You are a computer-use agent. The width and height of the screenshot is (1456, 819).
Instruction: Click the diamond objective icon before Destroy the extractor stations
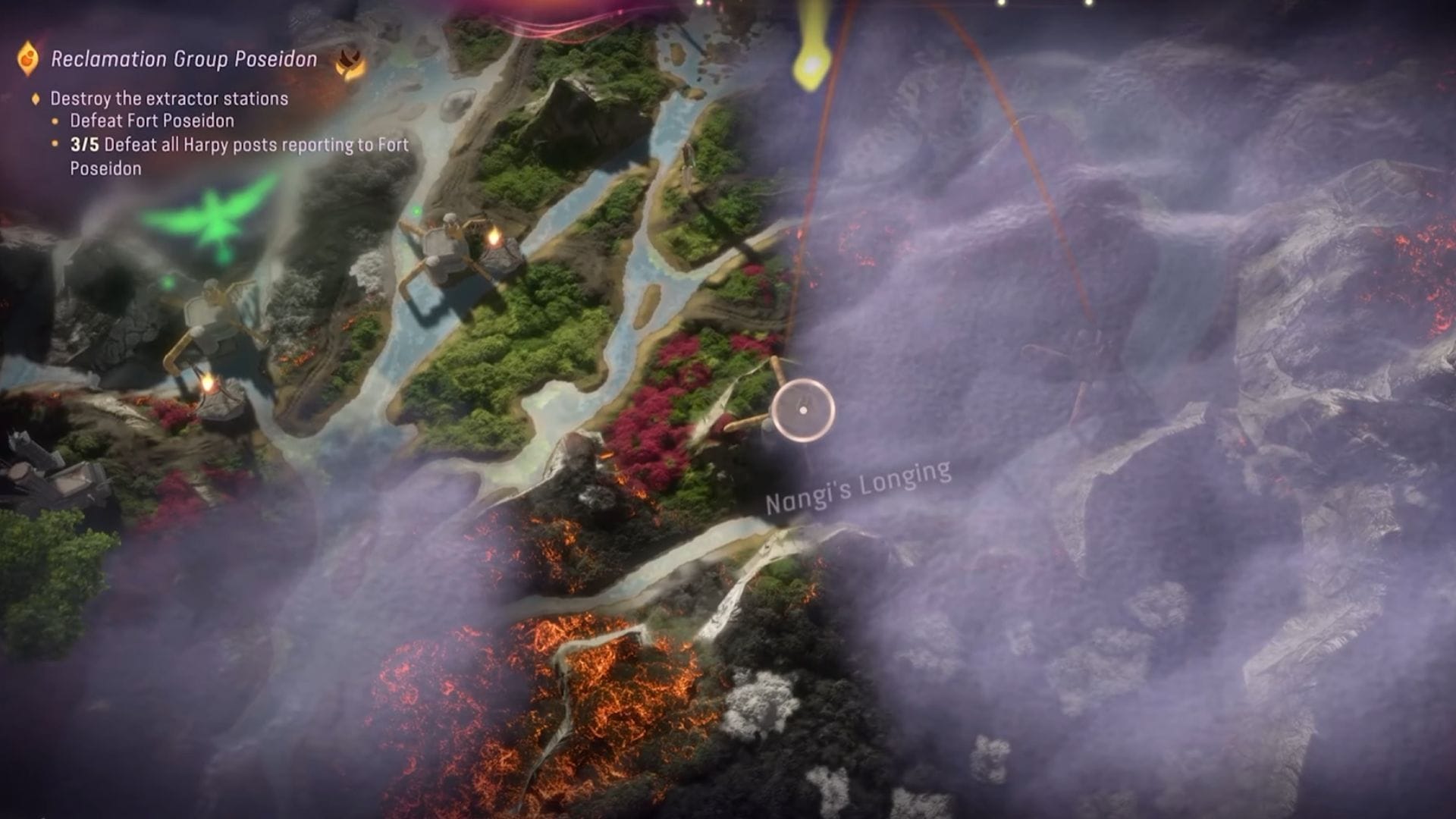[34, 98]
